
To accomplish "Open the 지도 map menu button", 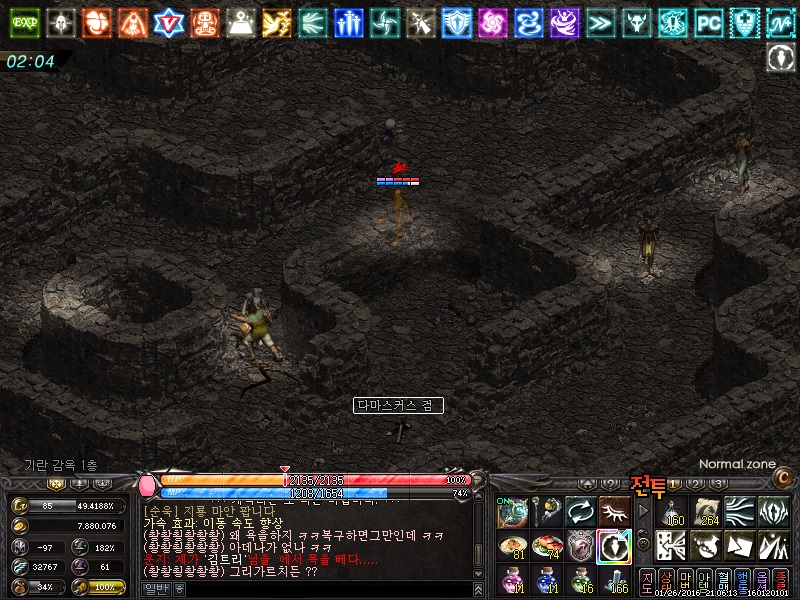I will pyautogui.click(x=647, y=581).
